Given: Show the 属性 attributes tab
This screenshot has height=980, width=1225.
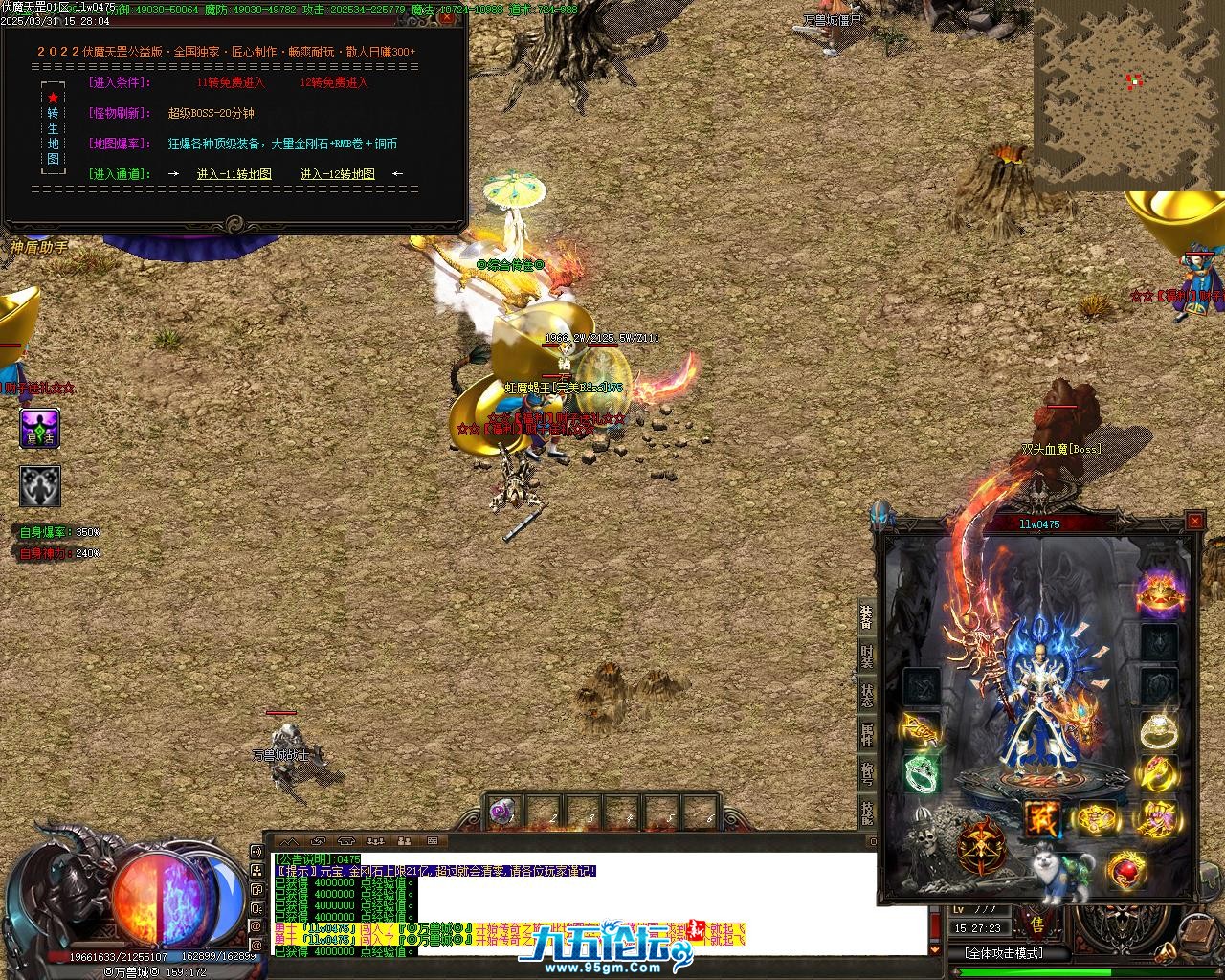Looking at the screenshot, I should pos(865,734).
